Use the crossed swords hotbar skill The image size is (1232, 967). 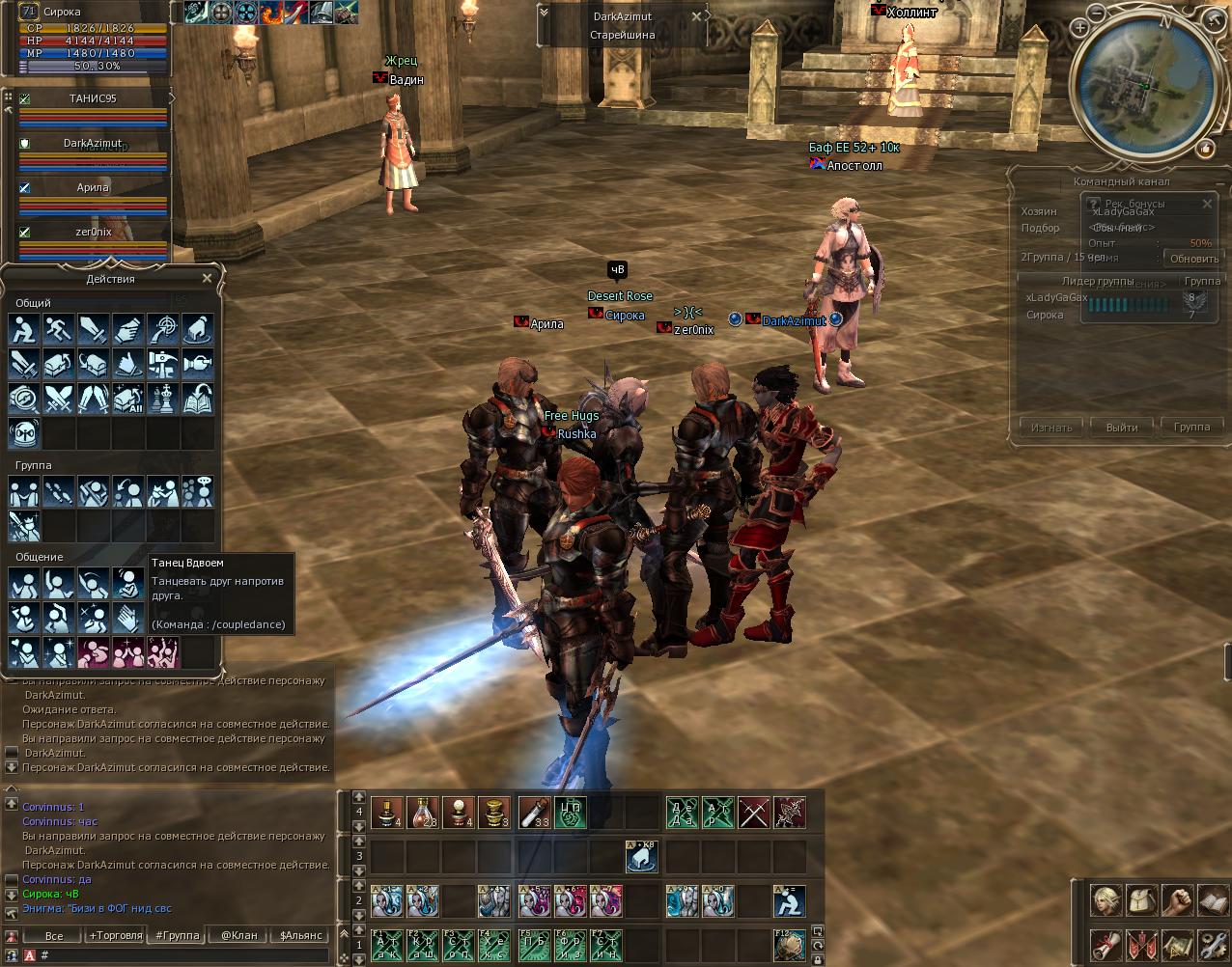[x=754, y=813]
